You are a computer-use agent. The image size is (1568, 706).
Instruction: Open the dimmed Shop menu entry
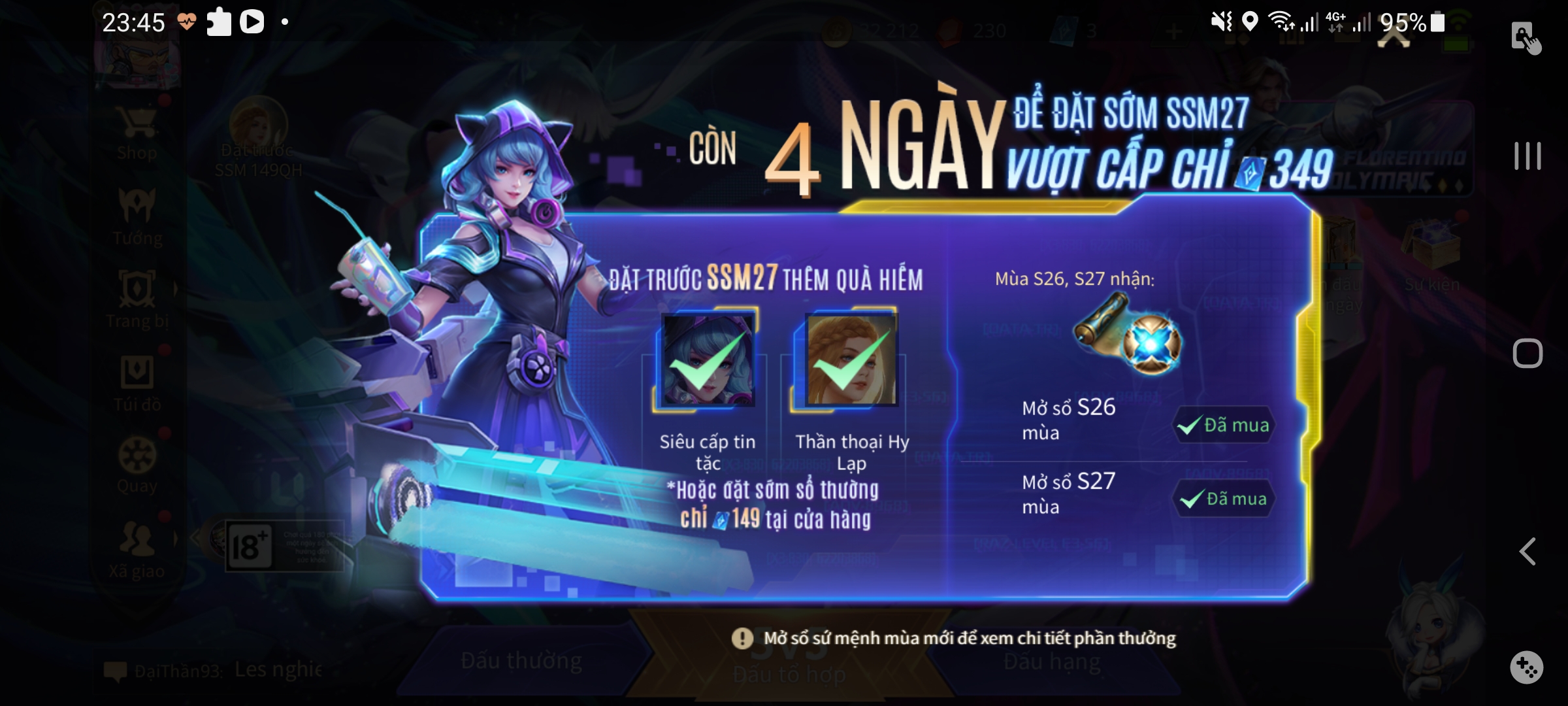(x=137, y=135)
